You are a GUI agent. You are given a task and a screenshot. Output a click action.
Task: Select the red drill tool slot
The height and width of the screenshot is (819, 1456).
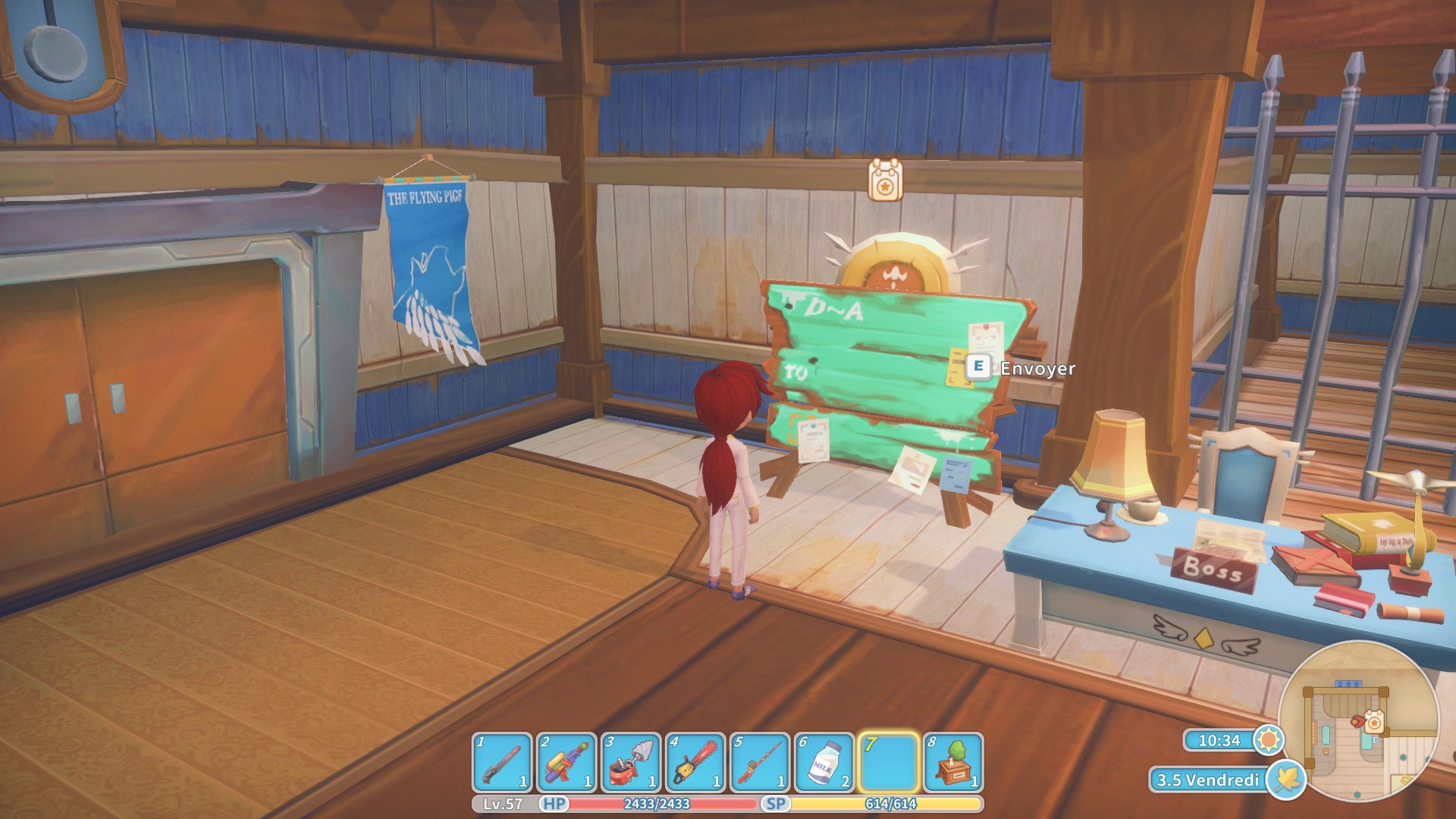(630, 763)
